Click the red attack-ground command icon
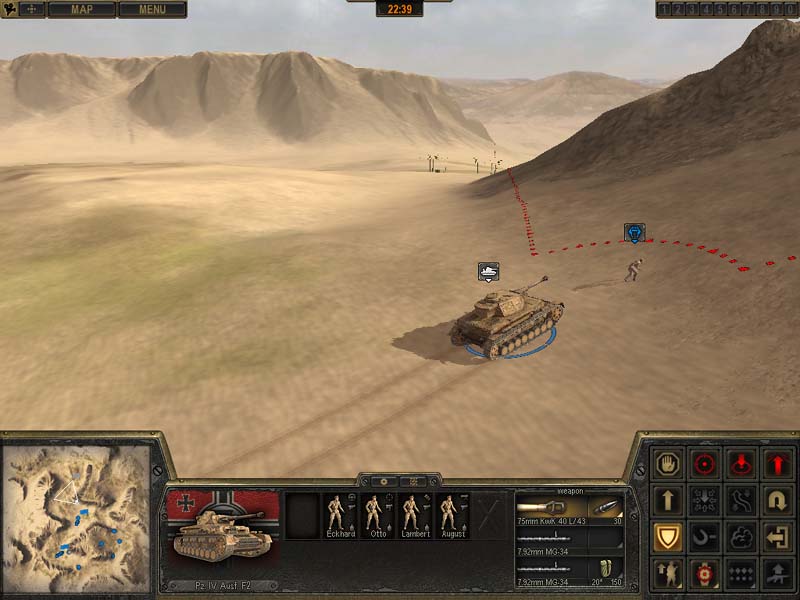The image size is (800, 600). coord(742,464)
